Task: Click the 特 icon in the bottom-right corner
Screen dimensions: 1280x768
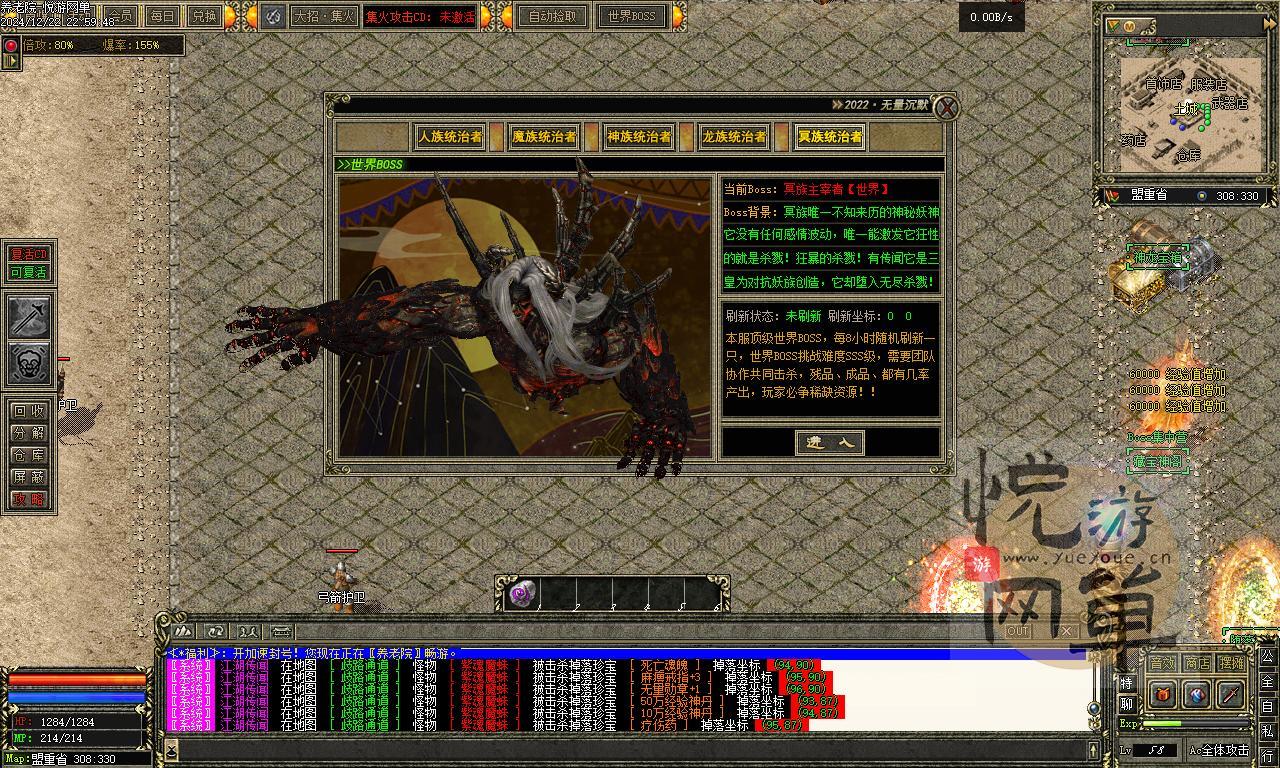Action: (x=1126, y=682)
